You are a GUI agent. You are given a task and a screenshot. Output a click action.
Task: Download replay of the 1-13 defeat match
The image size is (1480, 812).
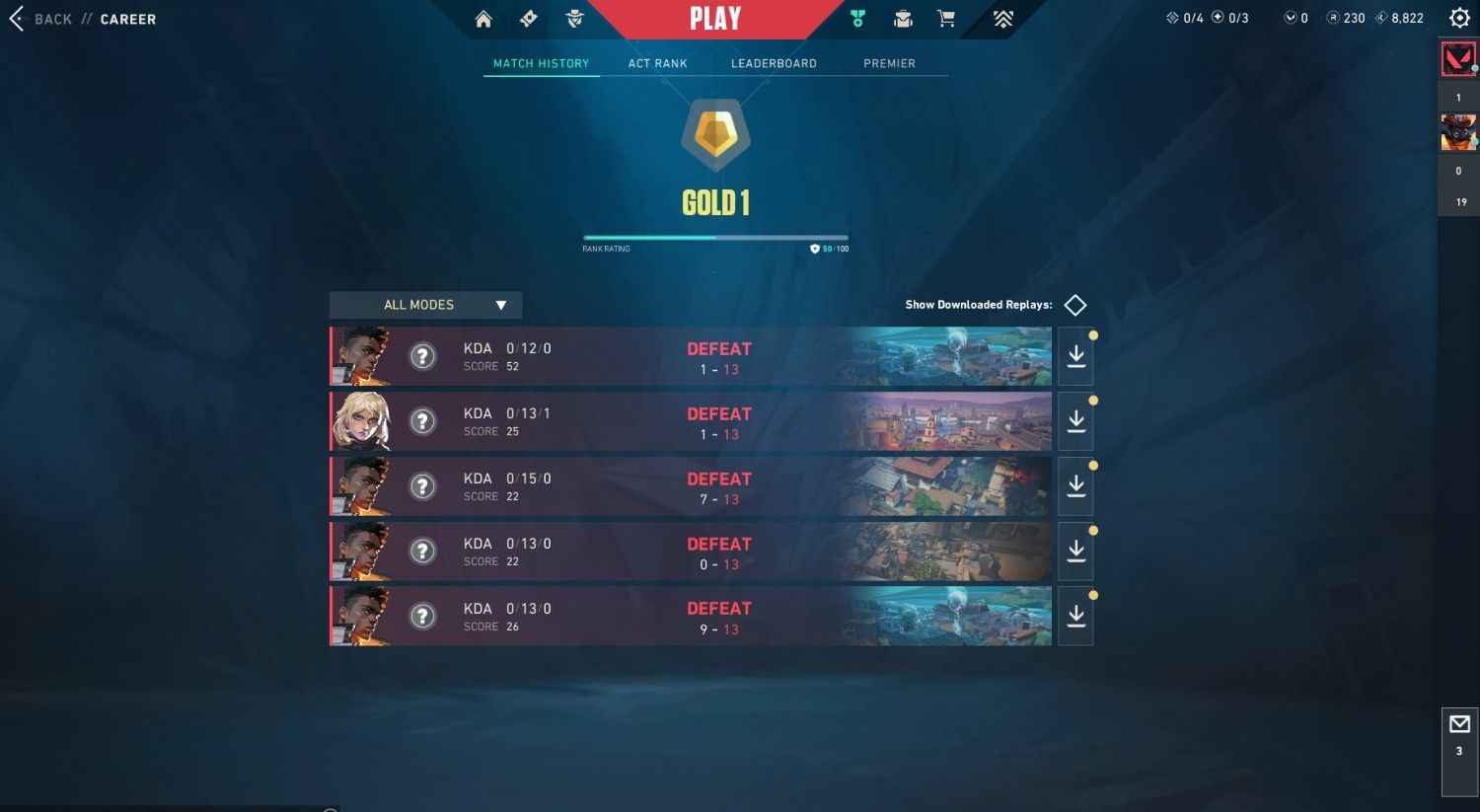(x=1075, y=355)
